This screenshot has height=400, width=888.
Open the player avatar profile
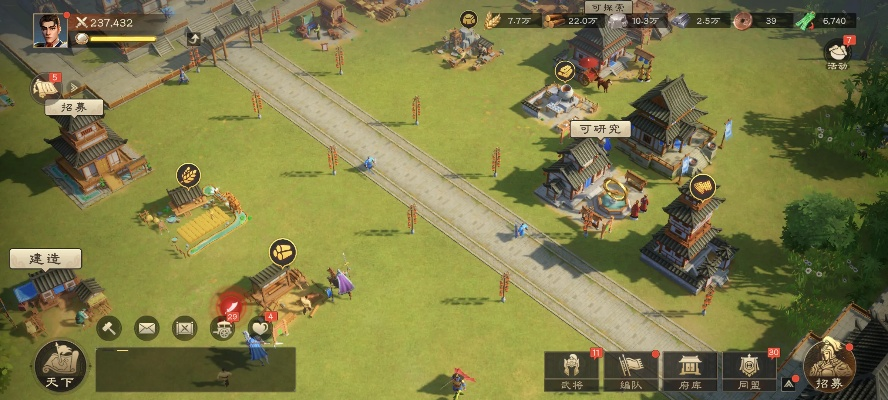point(50,30)
